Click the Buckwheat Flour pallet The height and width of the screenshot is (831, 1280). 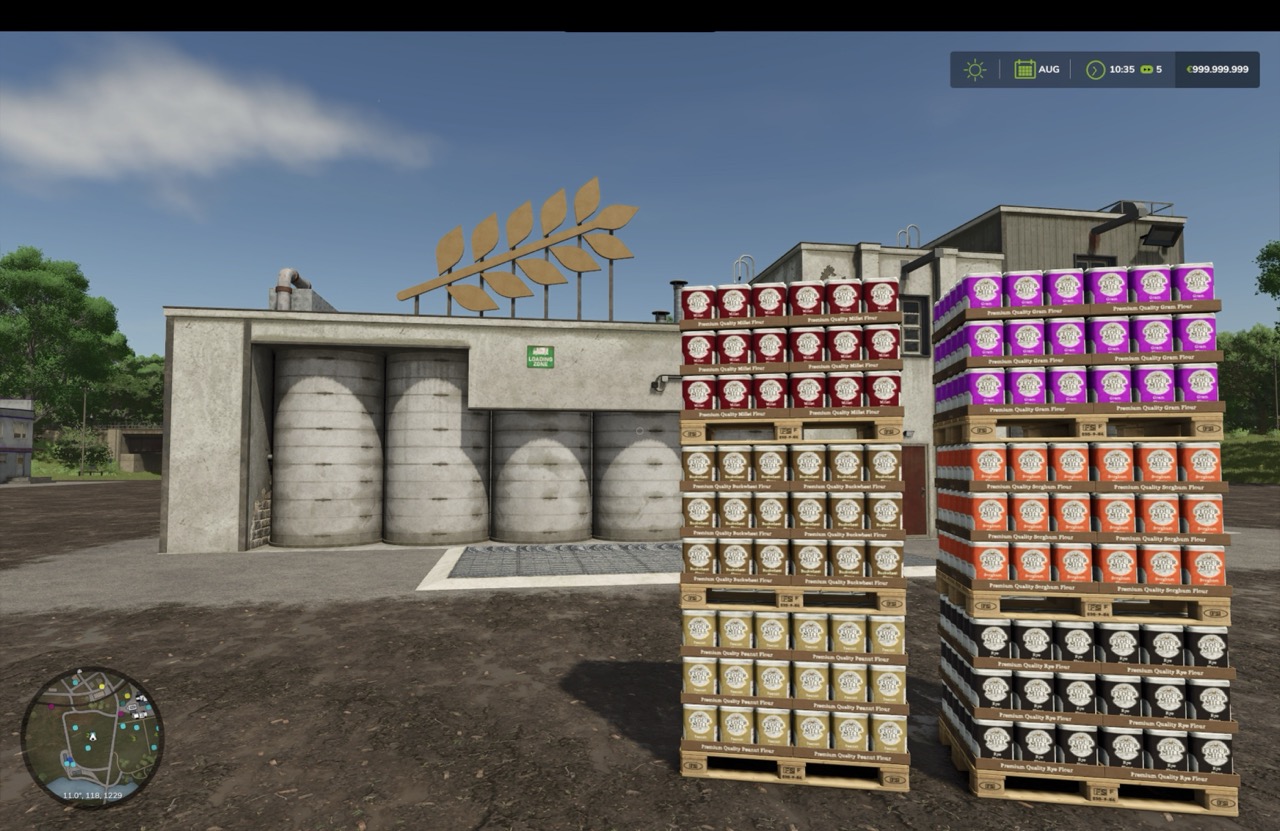(790, 515)
